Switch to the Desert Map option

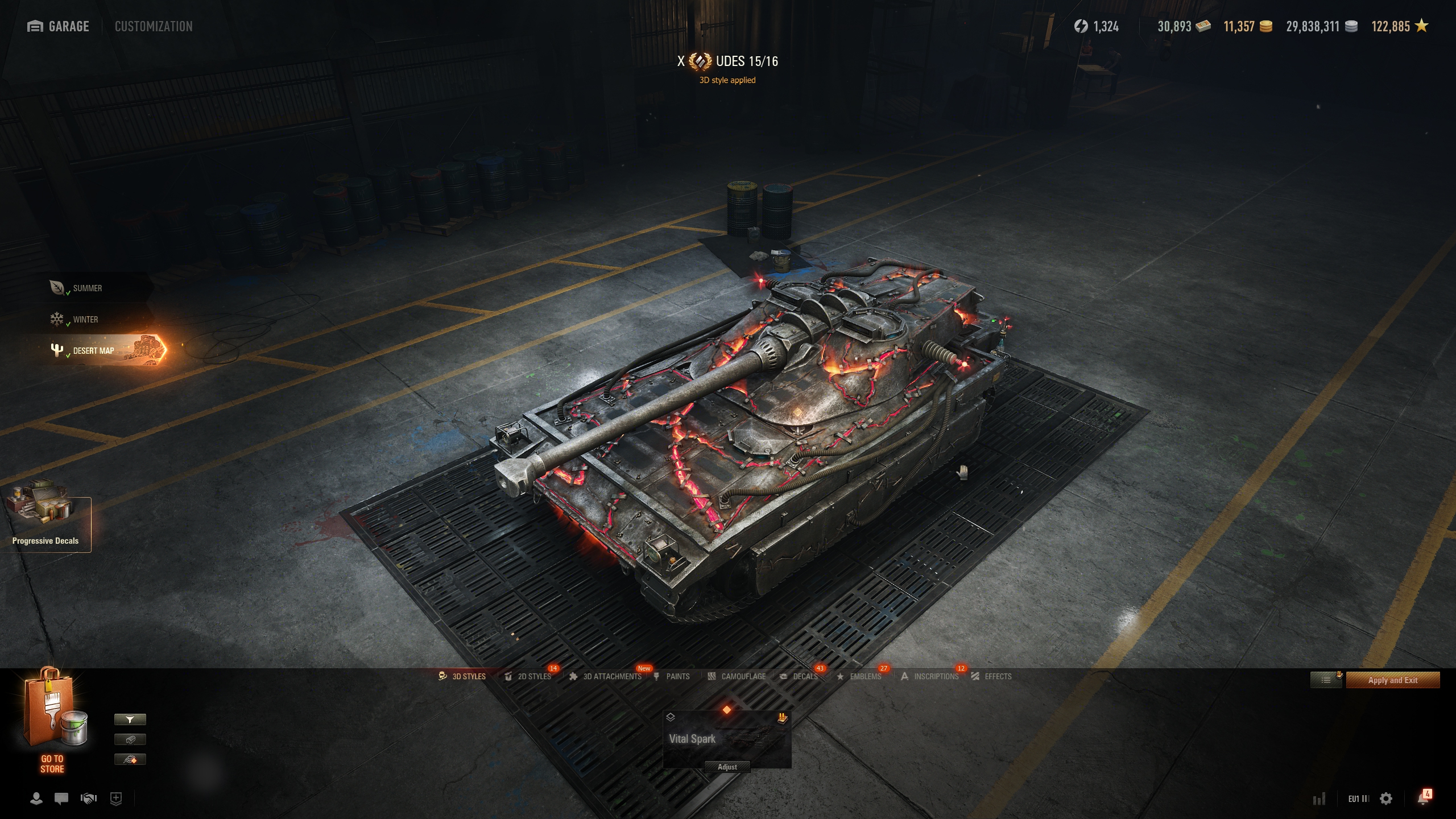(93, 351)
